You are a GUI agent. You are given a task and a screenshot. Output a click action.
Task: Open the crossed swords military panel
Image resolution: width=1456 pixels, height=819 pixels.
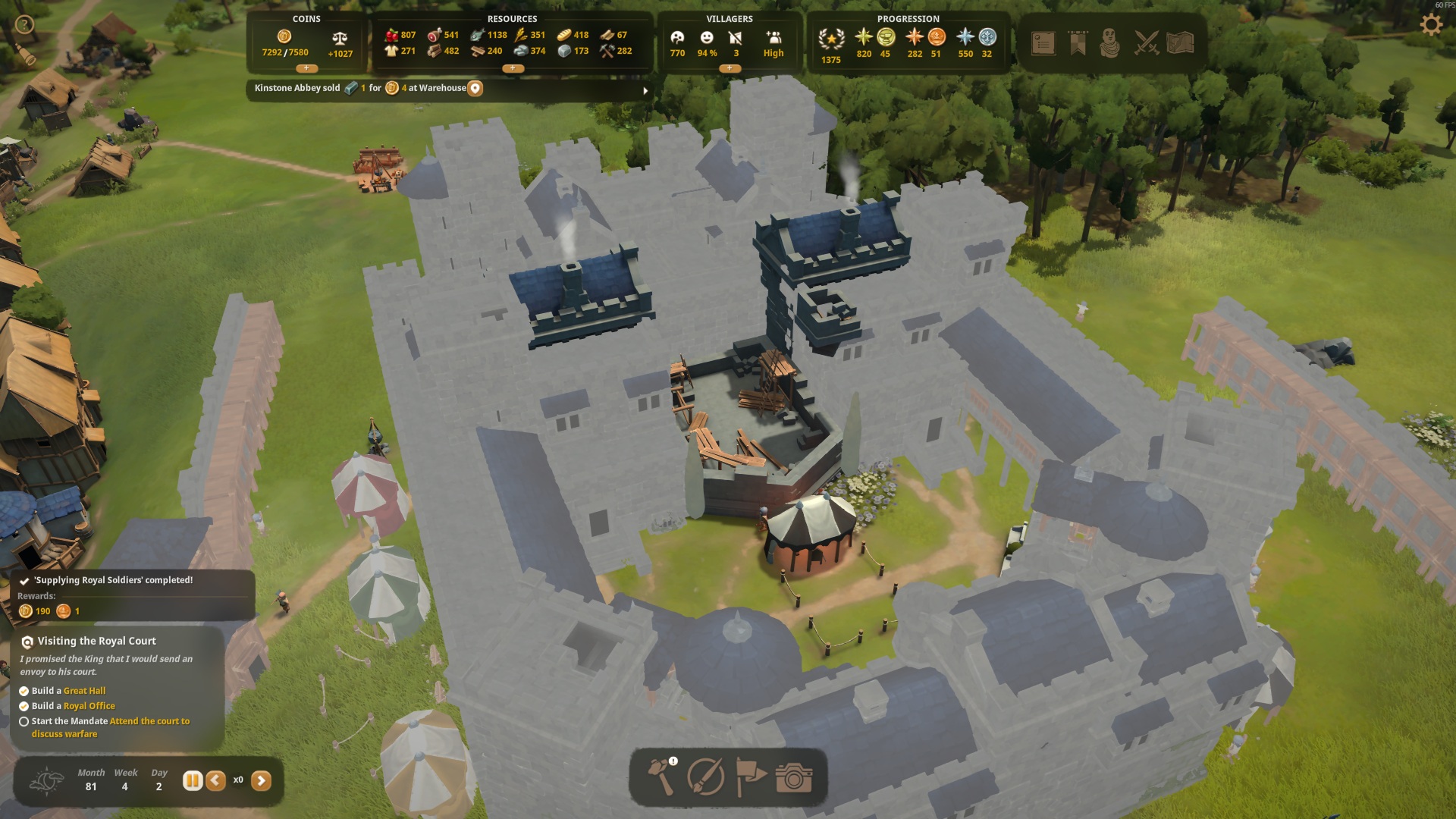1147,43
